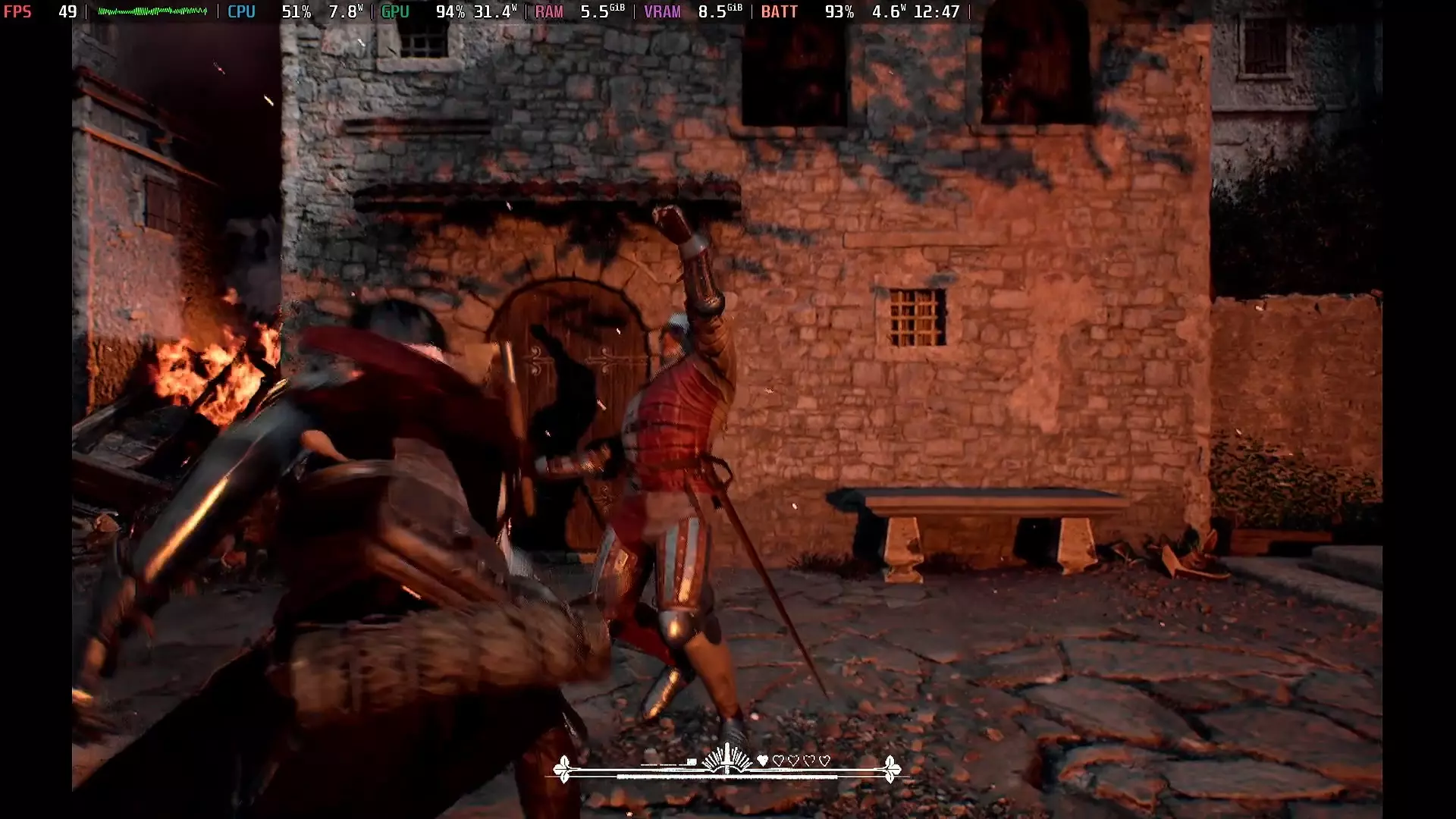Select the filled health heart icon
Viewport: 1456px width, 819px height.
[763, 759]
